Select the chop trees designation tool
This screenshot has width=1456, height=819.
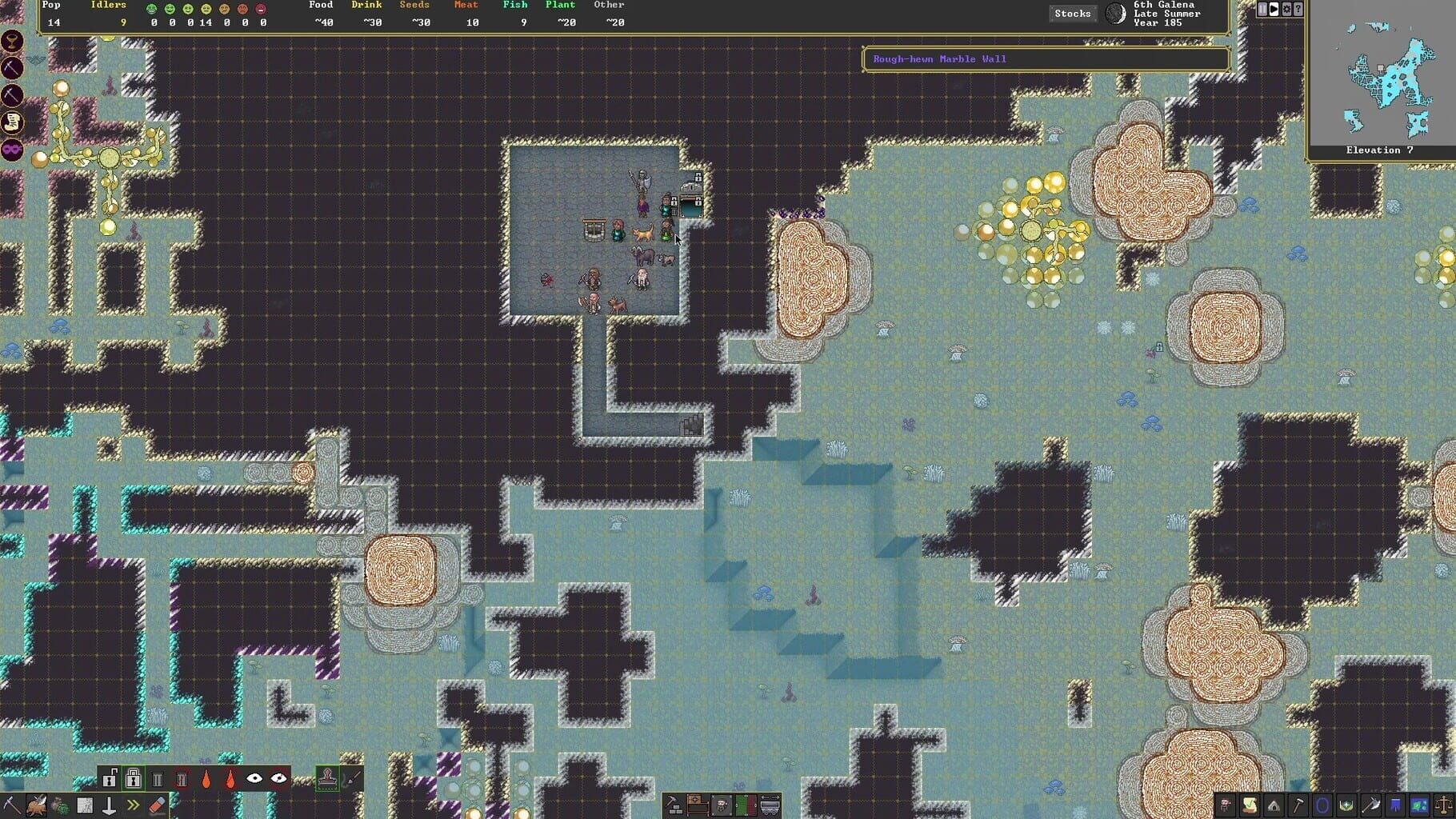point(37,805)
